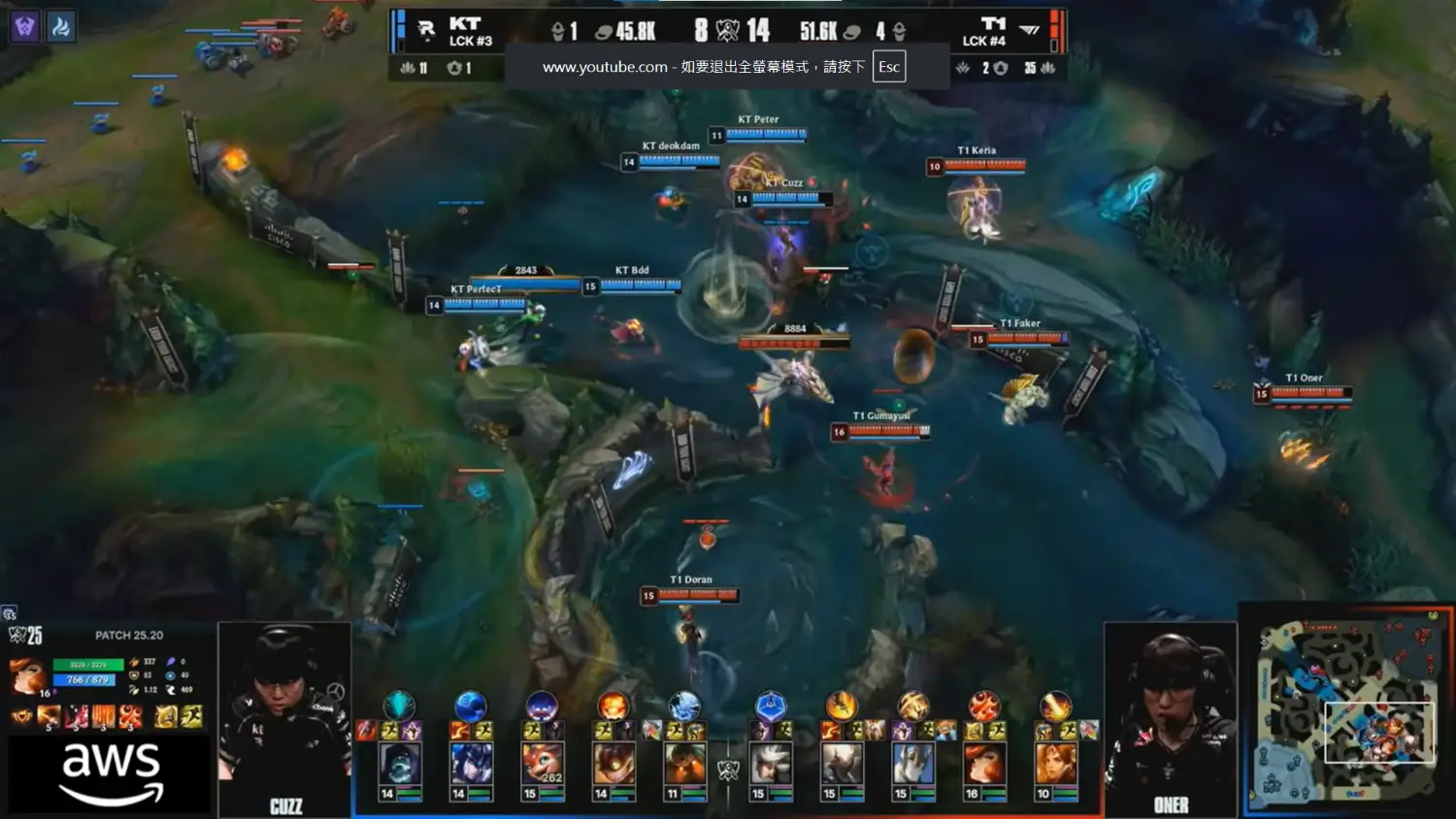Activate Miss Fortune's Strut ability icon
The height and width of the screenshot is (819, 1456).
click(x=77, y=717)
